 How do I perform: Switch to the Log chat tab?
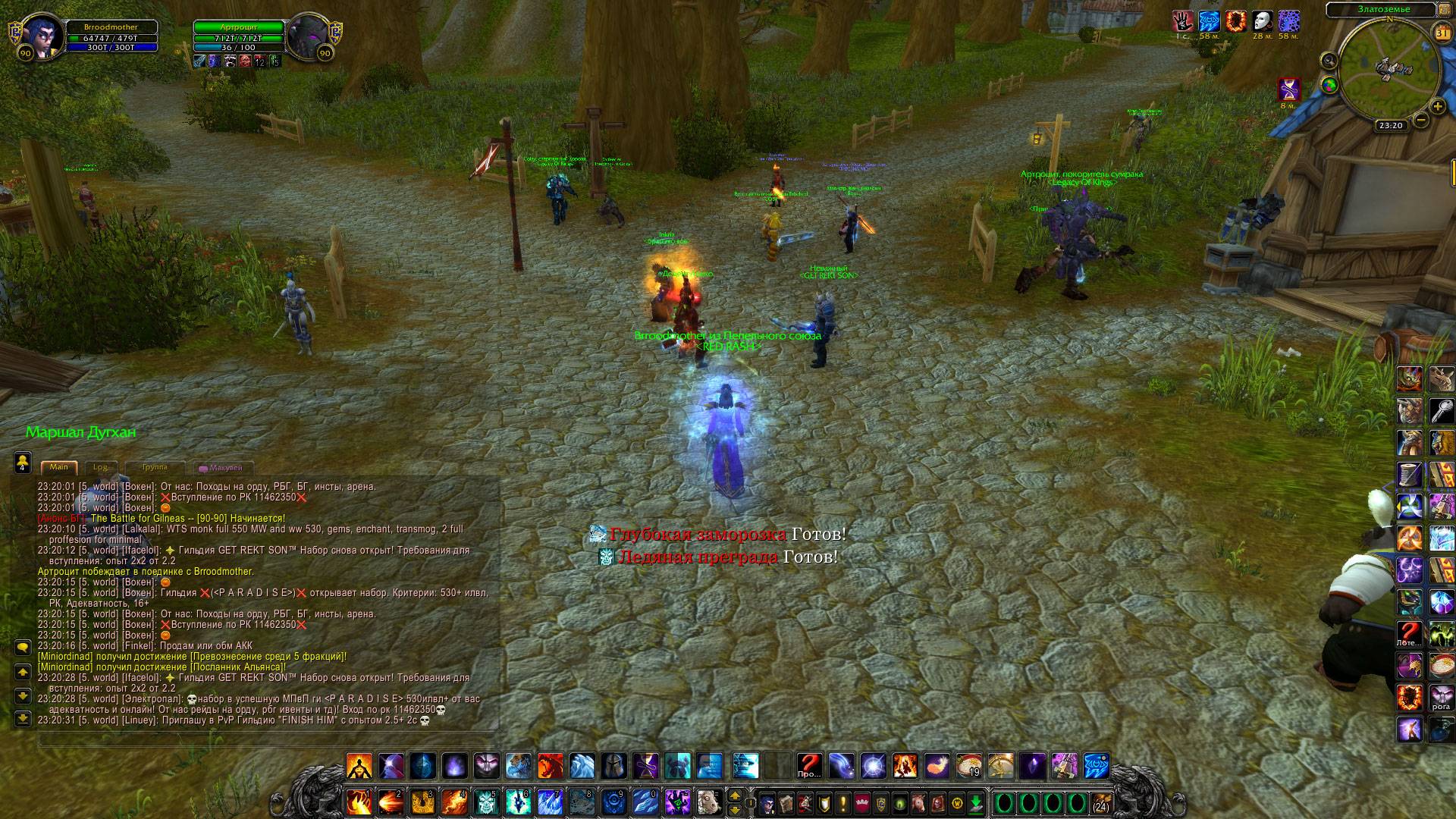pyautogui.click(x=100, y=467)
